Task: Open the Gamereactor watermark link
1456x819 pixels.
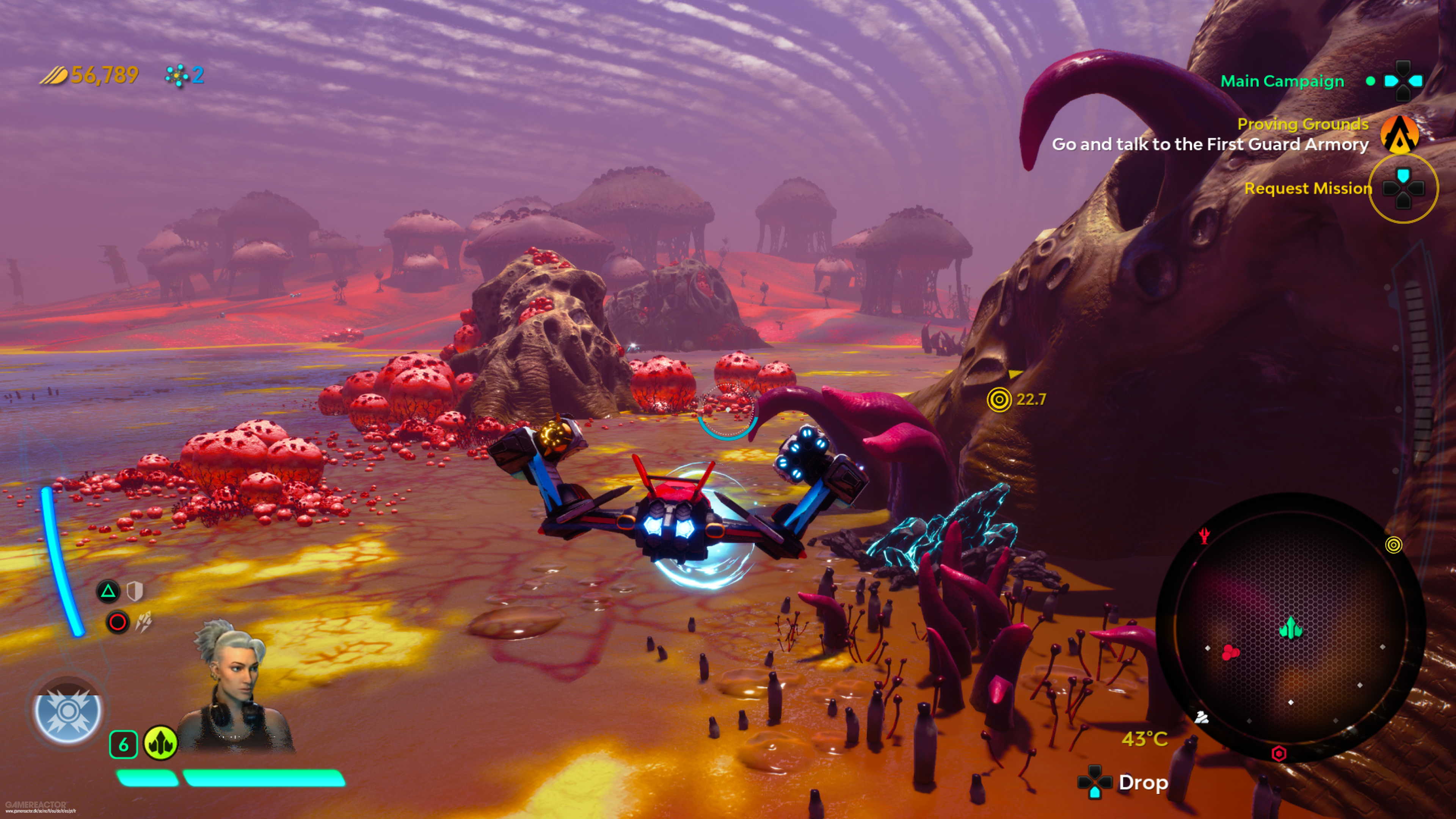Action: pyautogui.click(x=36, y=805)
